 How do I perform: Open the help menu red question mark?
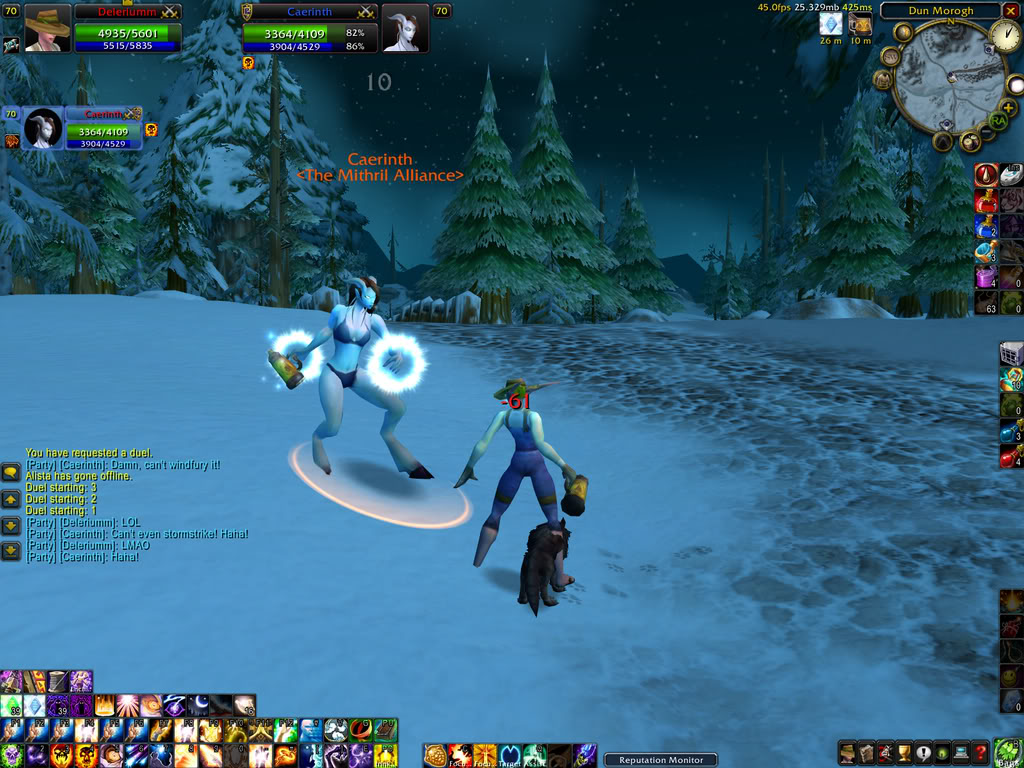[x=980, y=753]
